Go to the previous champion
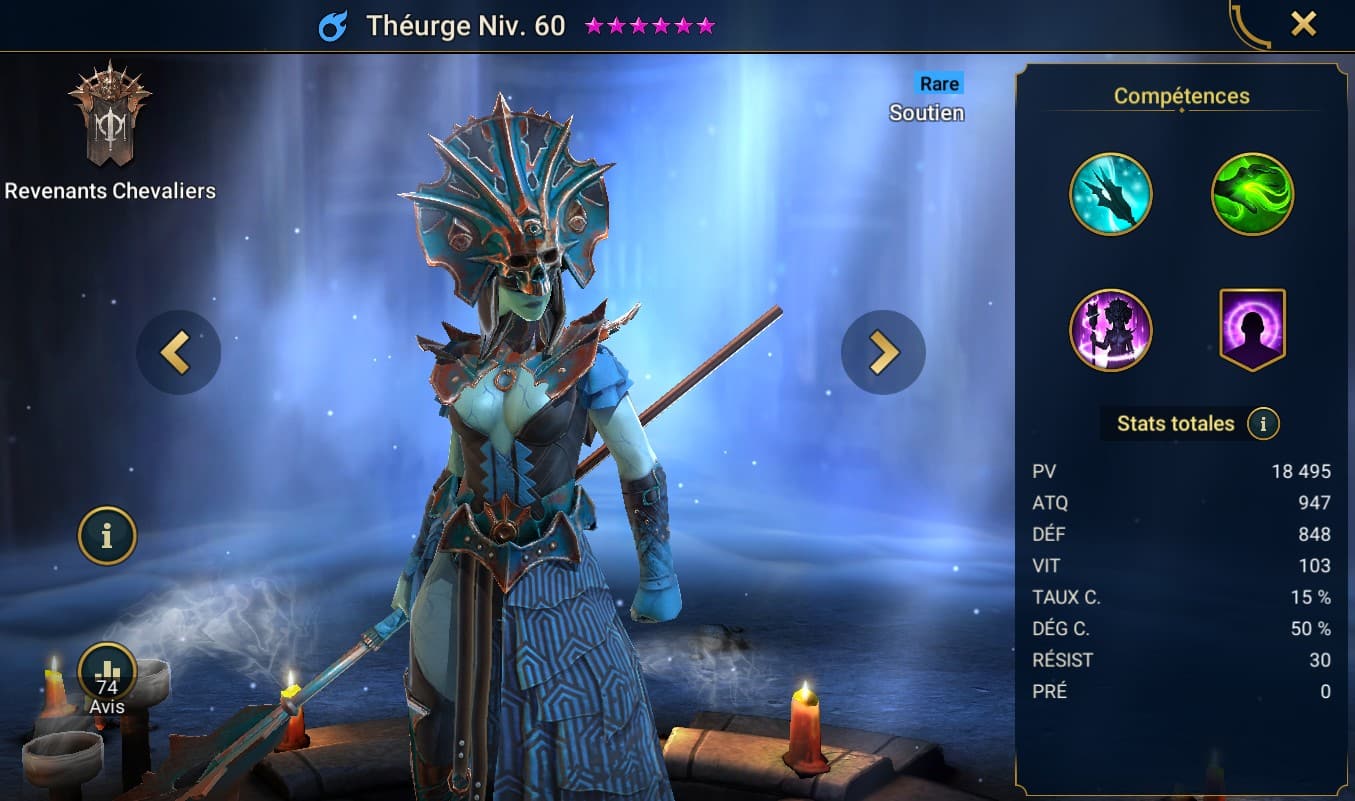Viewport: 1355px width, 801px height. point(178,352)
